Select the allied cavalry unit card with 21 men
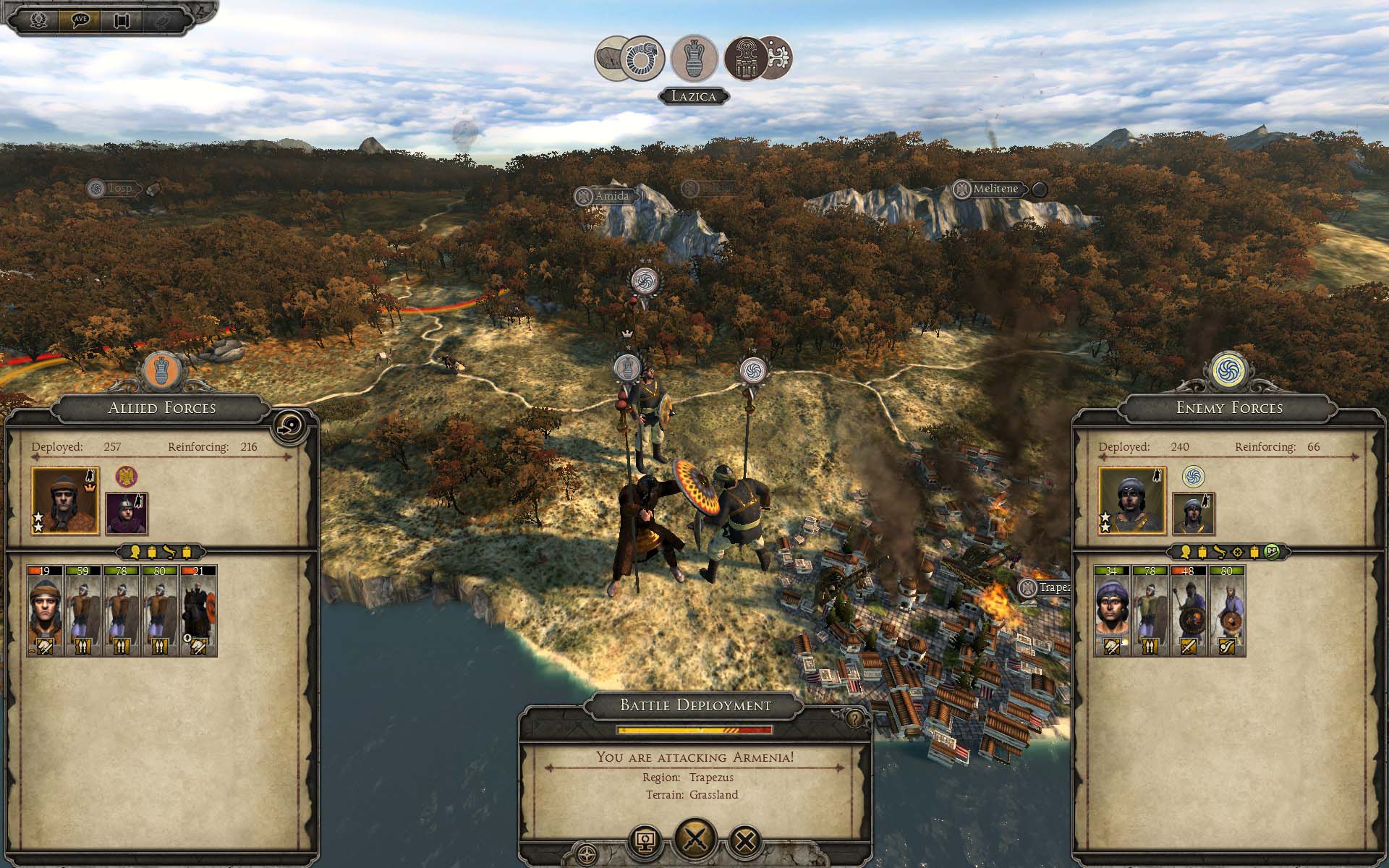This screenshot has width=1389, height=868. tap(198, 611)
